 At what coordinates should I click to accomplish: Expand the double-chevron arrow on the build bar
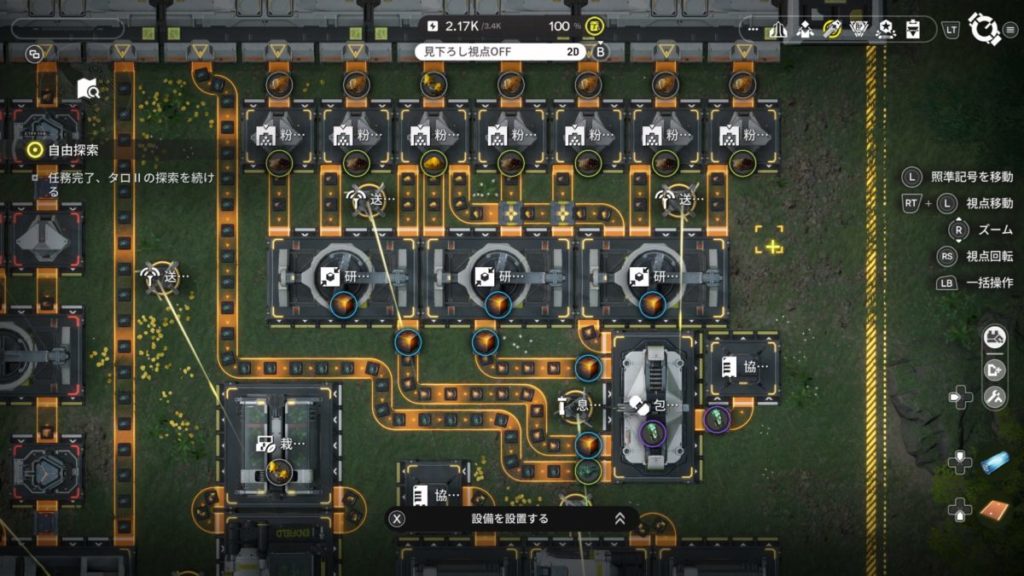point(620,518)
